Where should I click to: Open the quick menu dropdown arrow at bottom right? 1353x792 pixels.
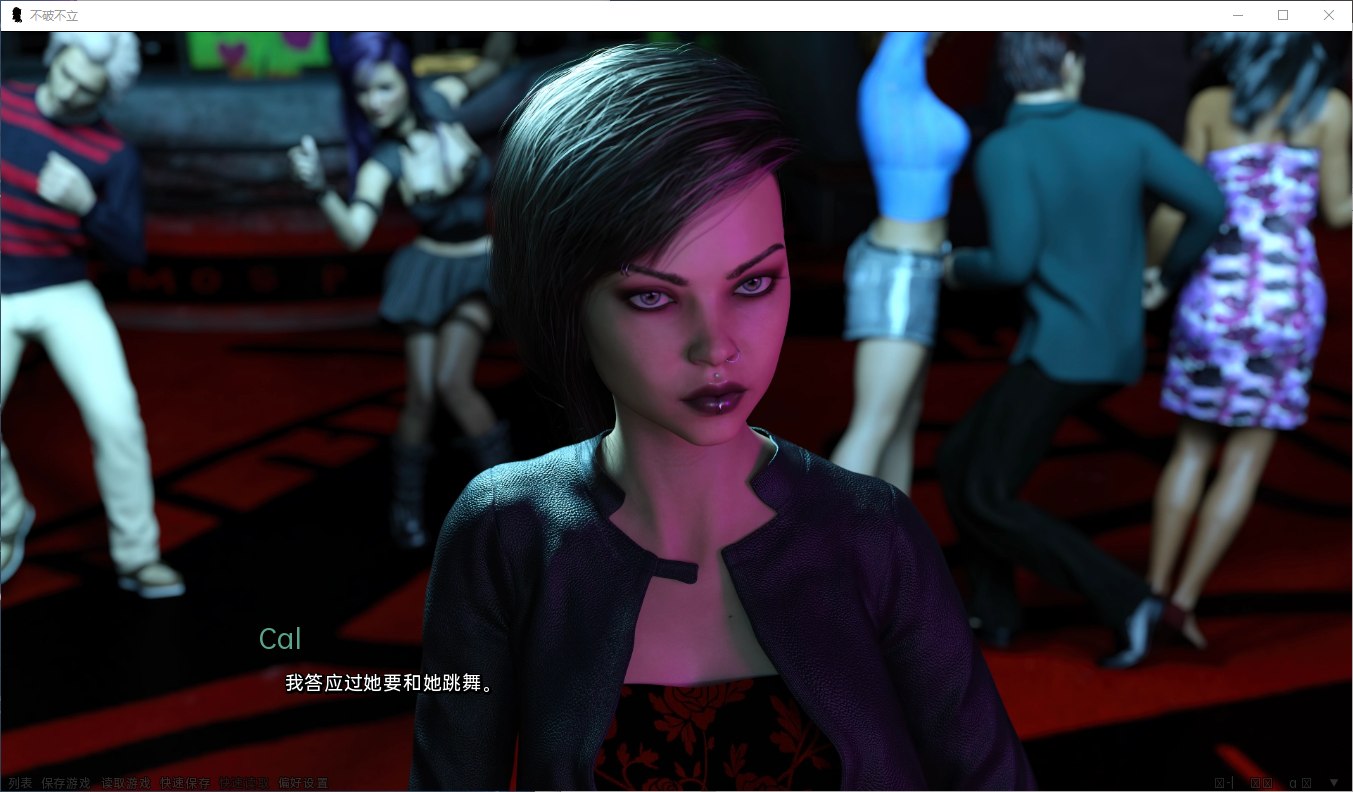pos(1334,783)
